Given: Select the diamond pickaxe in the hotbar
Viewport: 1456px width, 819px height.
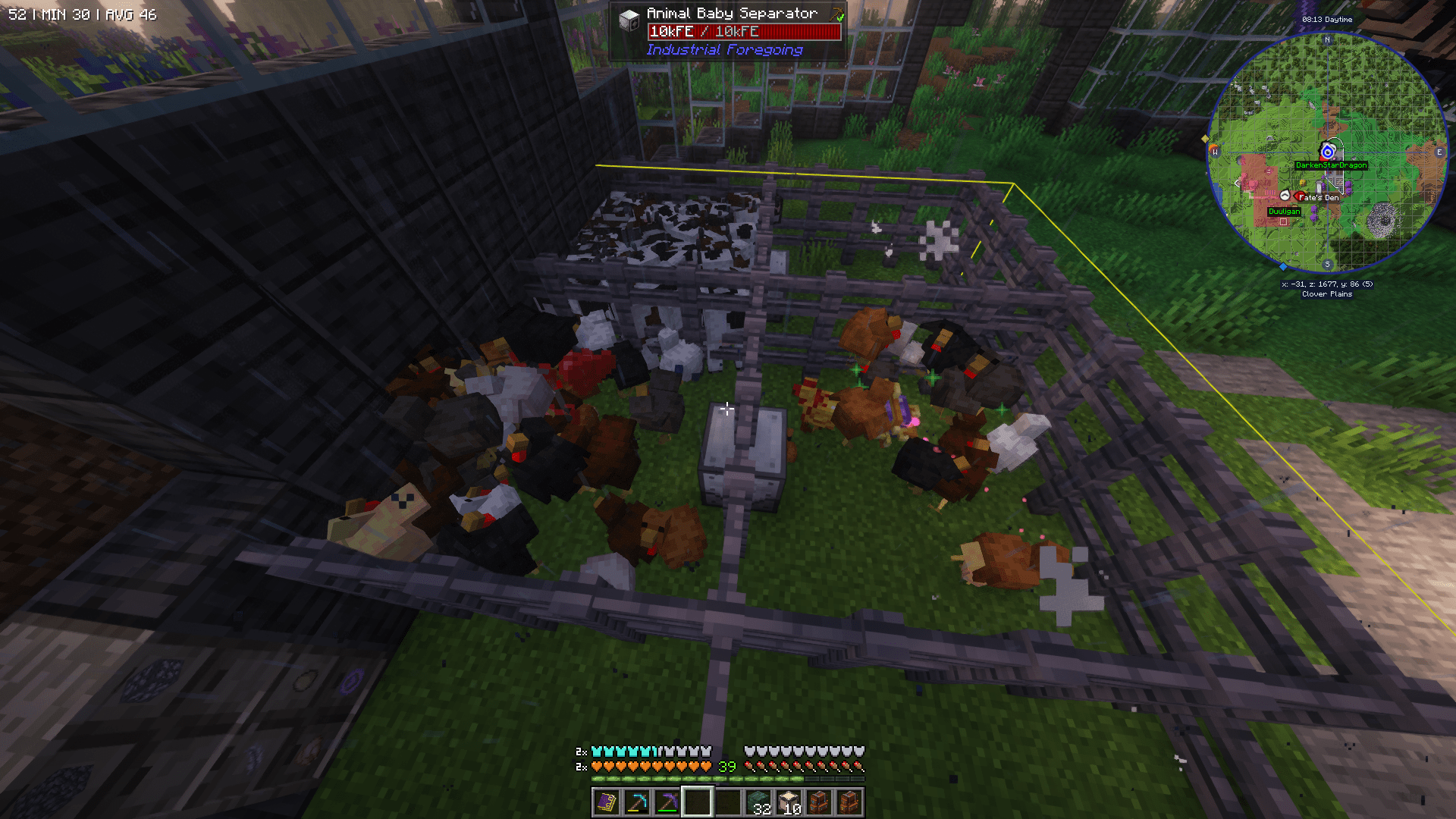Looking at the screenshot, I should 638,802.
